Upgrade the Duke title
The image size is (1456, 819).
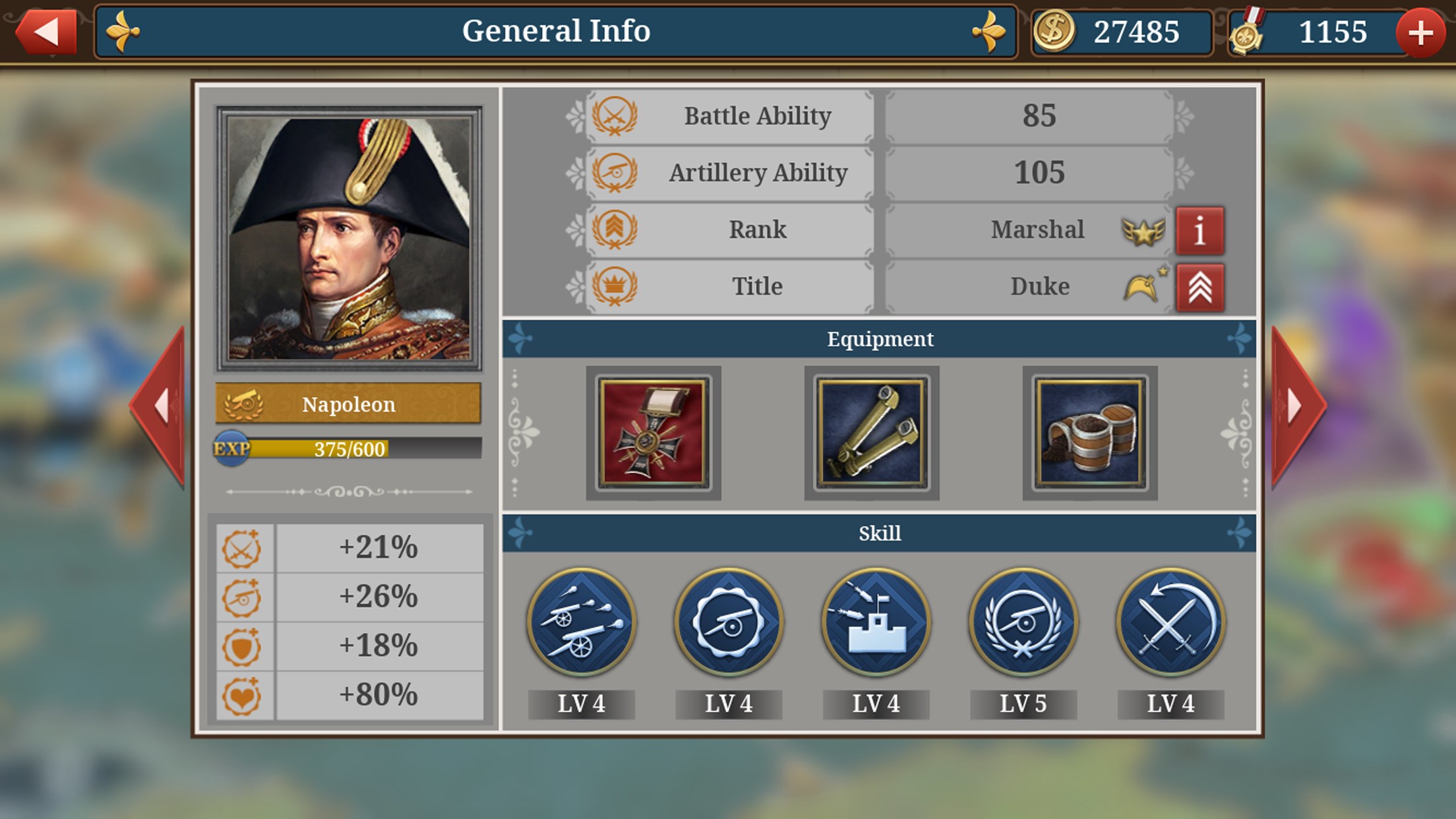[1199, 288]
